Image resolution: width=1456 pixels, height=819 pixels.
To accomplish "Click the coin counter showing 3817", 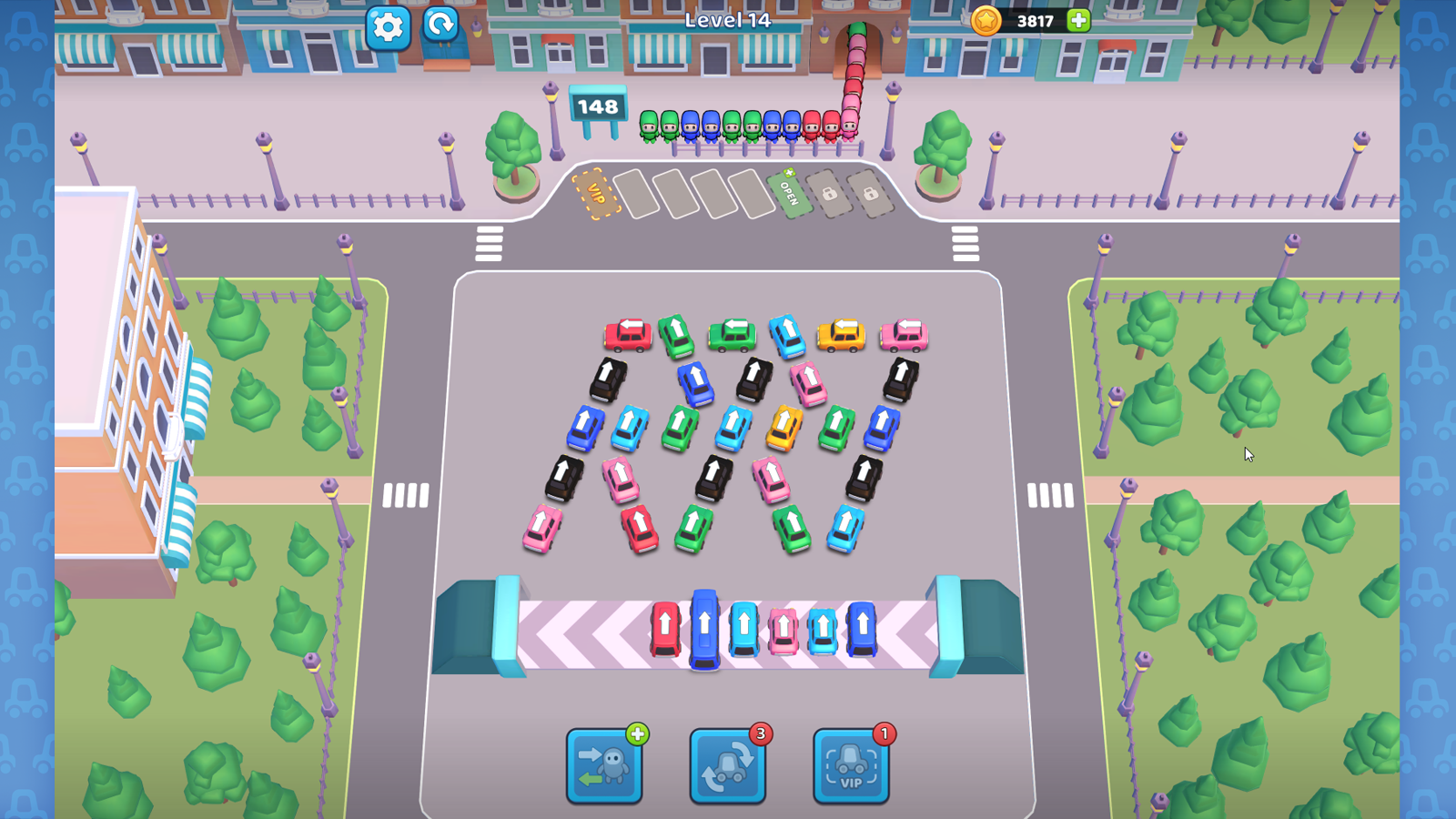I will click(1036, 22).
